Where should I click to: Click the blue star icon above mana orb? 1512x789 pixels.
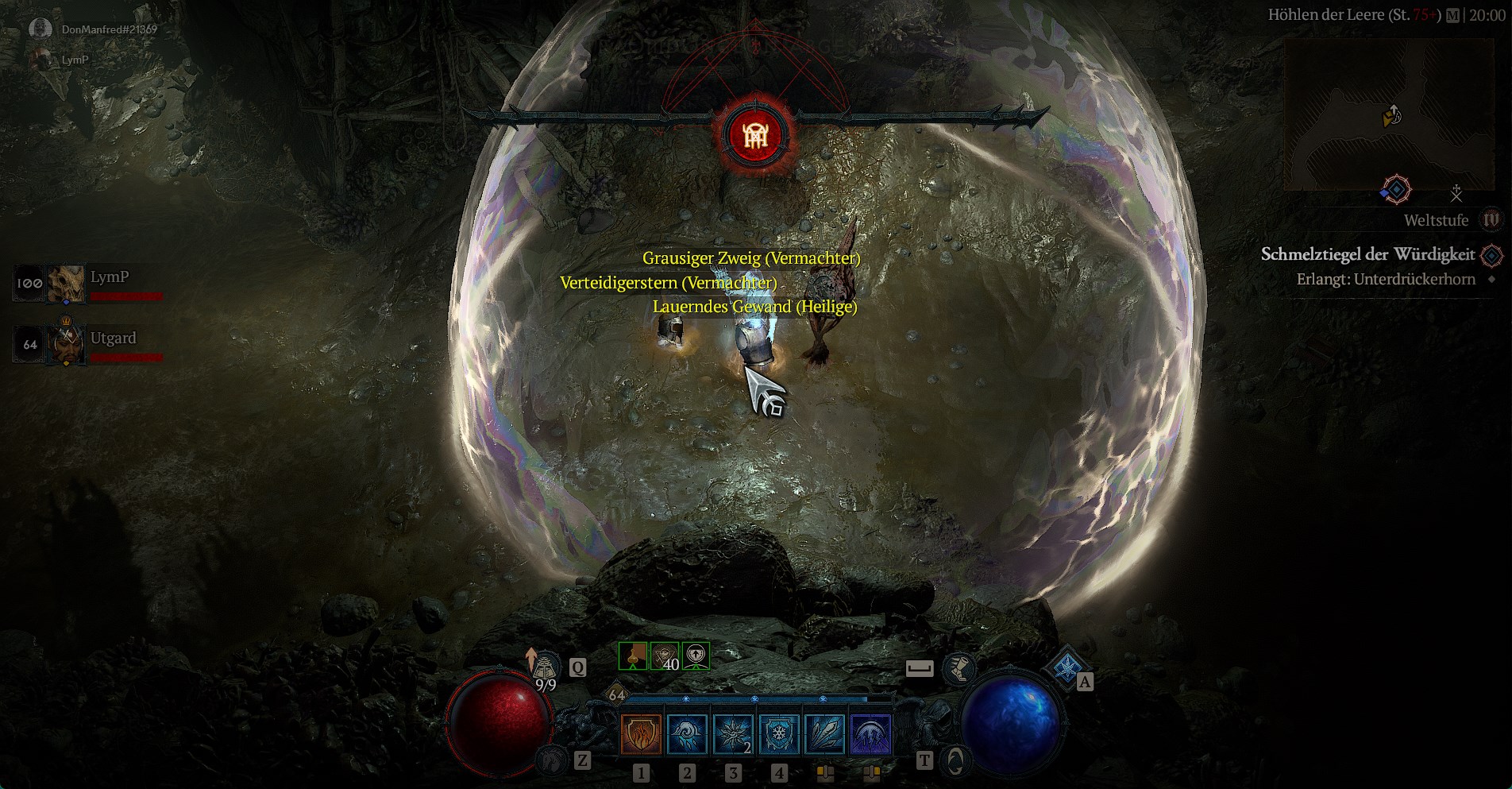1066,667
